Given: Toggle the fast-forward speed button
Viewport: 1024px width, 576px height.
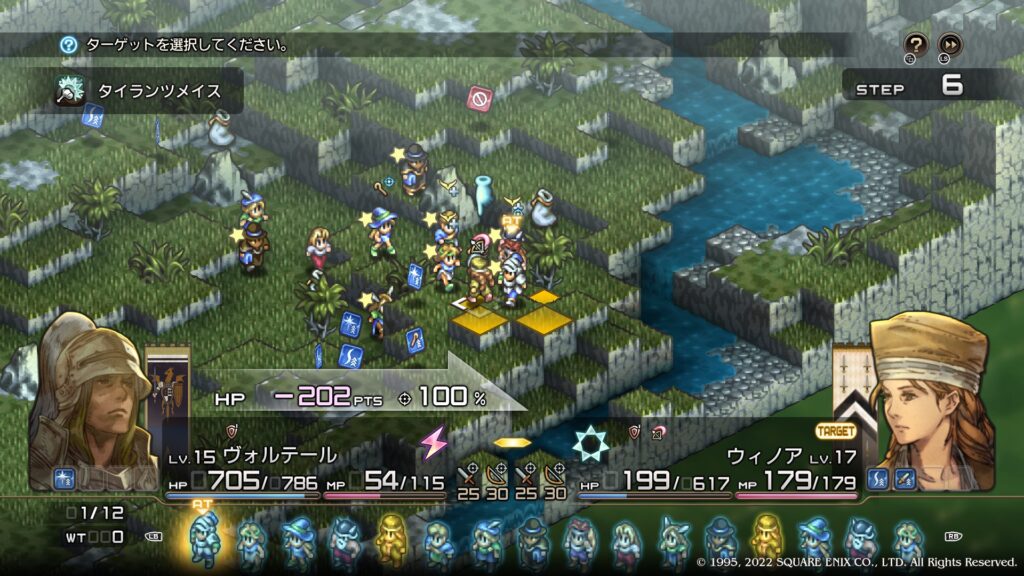Looking at the screenshot, I should click(x=949, y=43).
